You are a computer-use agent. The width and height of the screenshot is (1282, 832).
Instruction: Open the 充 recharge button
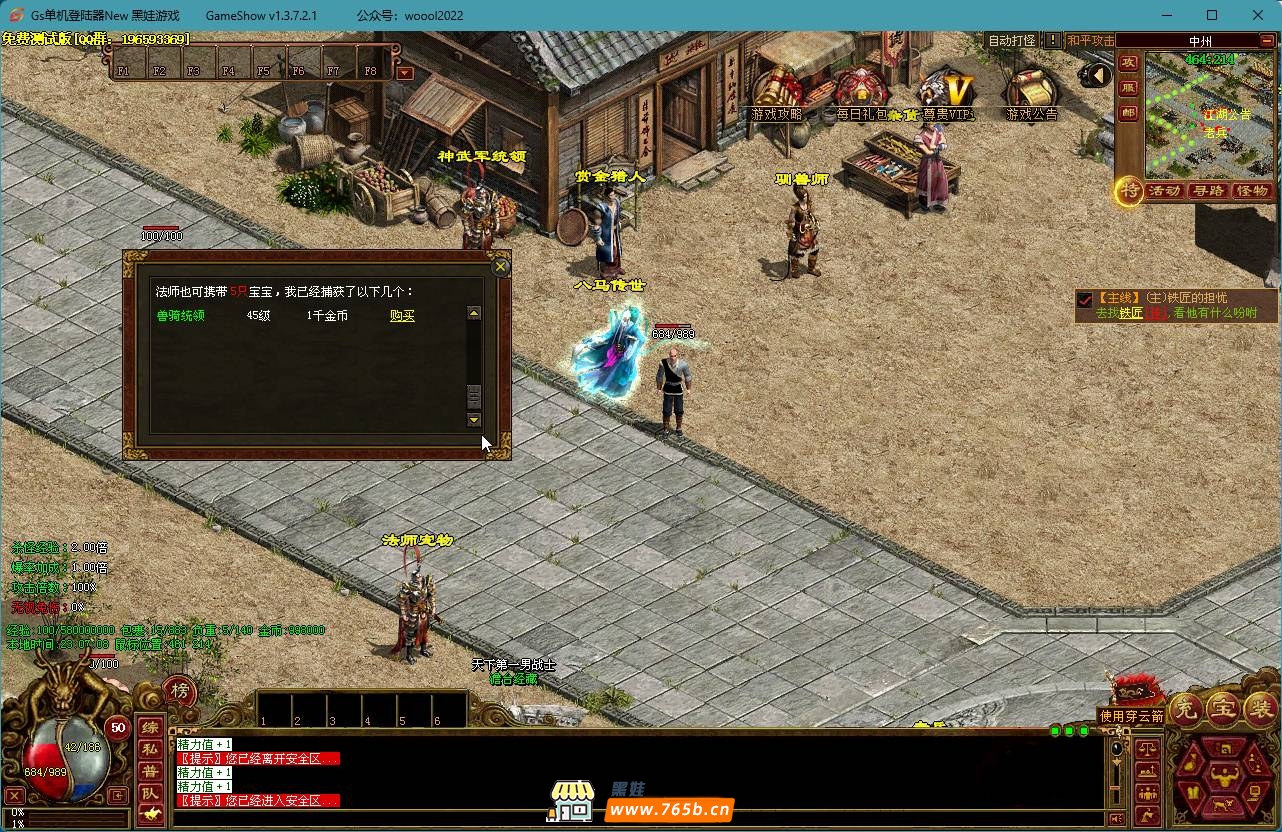coord(1187,709)
